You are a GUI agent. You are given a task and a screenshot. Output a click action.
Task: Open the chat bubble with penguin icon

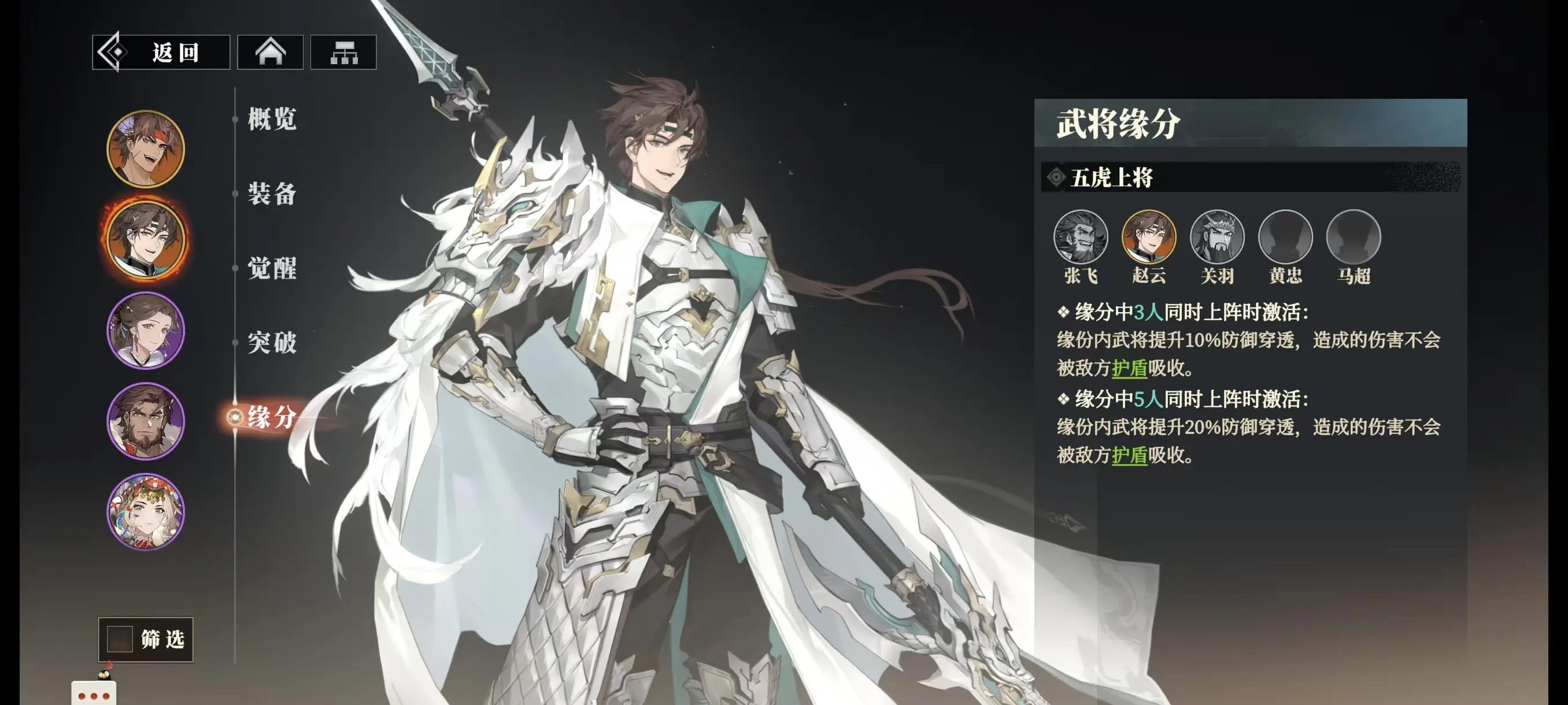[x=94, y=692]
